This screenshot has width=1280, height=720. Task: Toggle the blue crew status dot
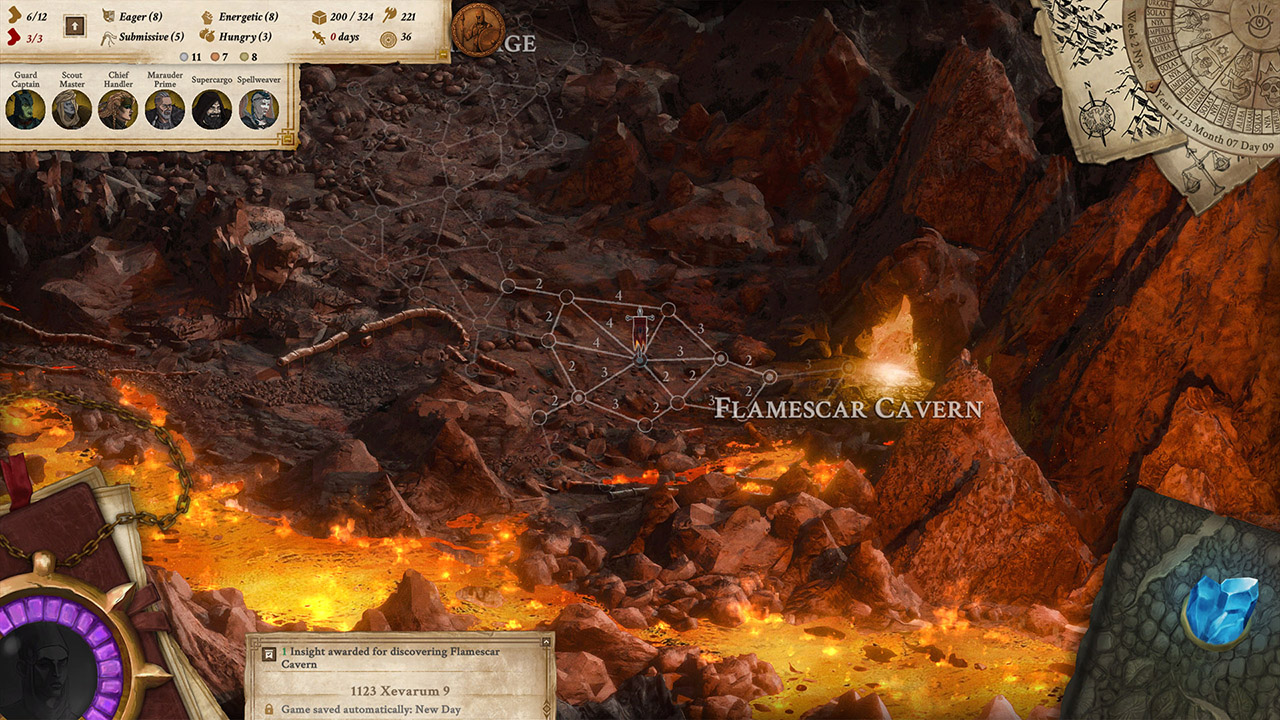pos(184,55)
